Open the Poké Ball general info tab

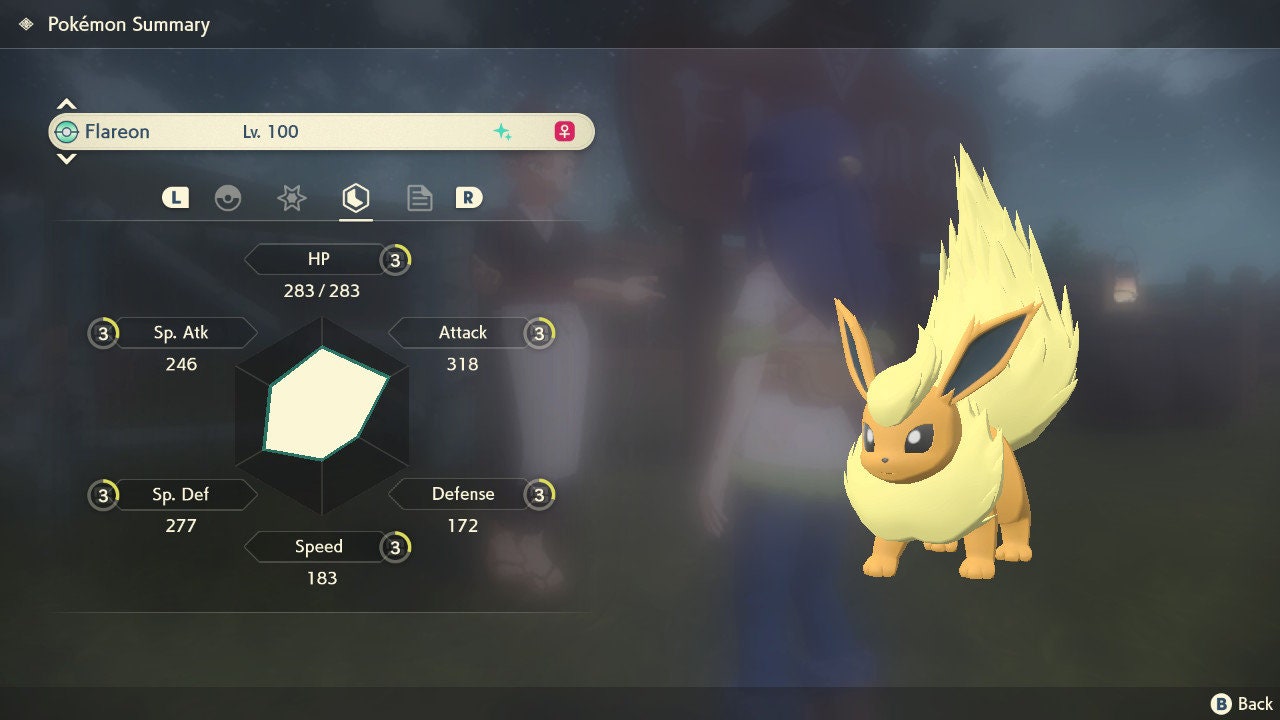click(228, 198)
